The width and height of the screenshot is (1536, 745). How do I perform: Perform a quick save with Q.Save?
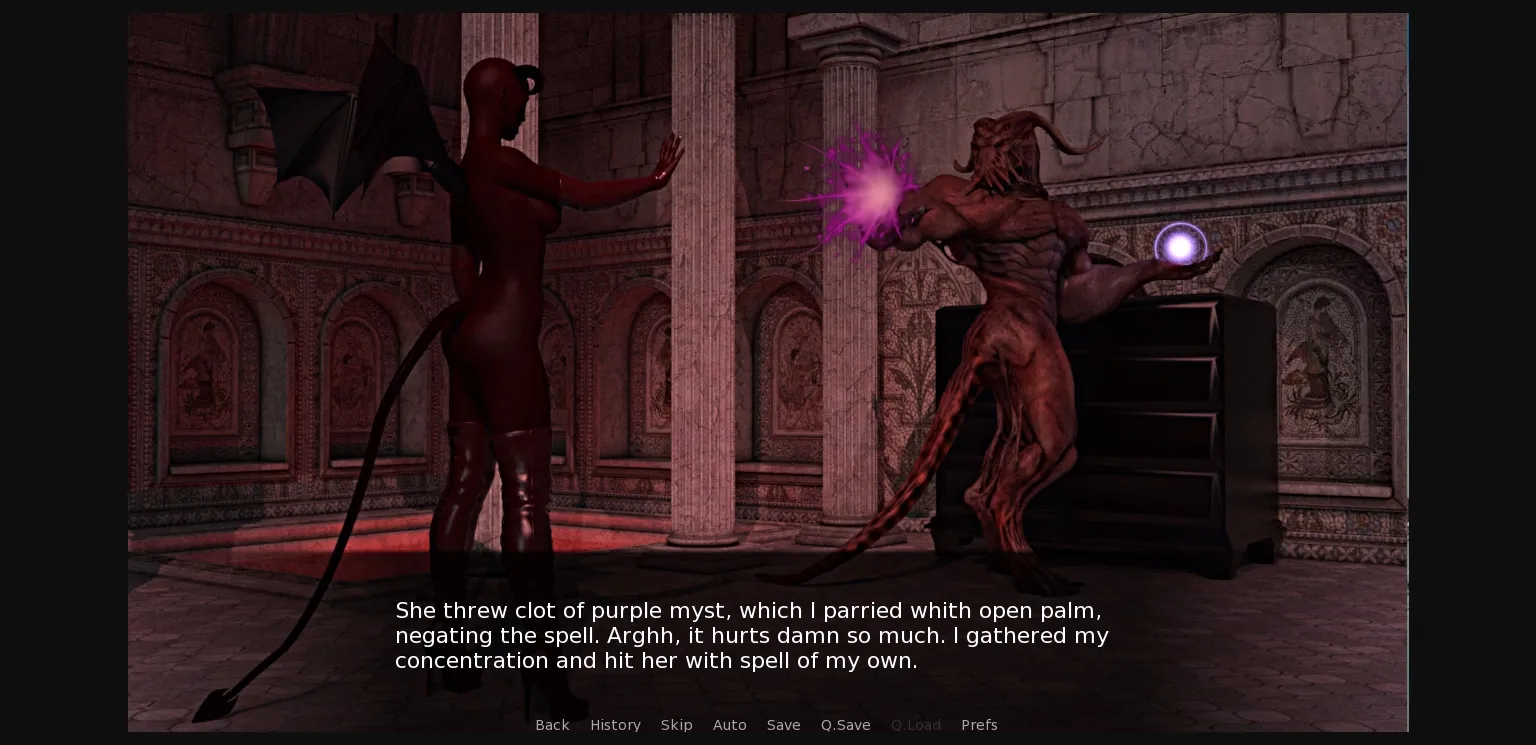(x=845, y=725)
